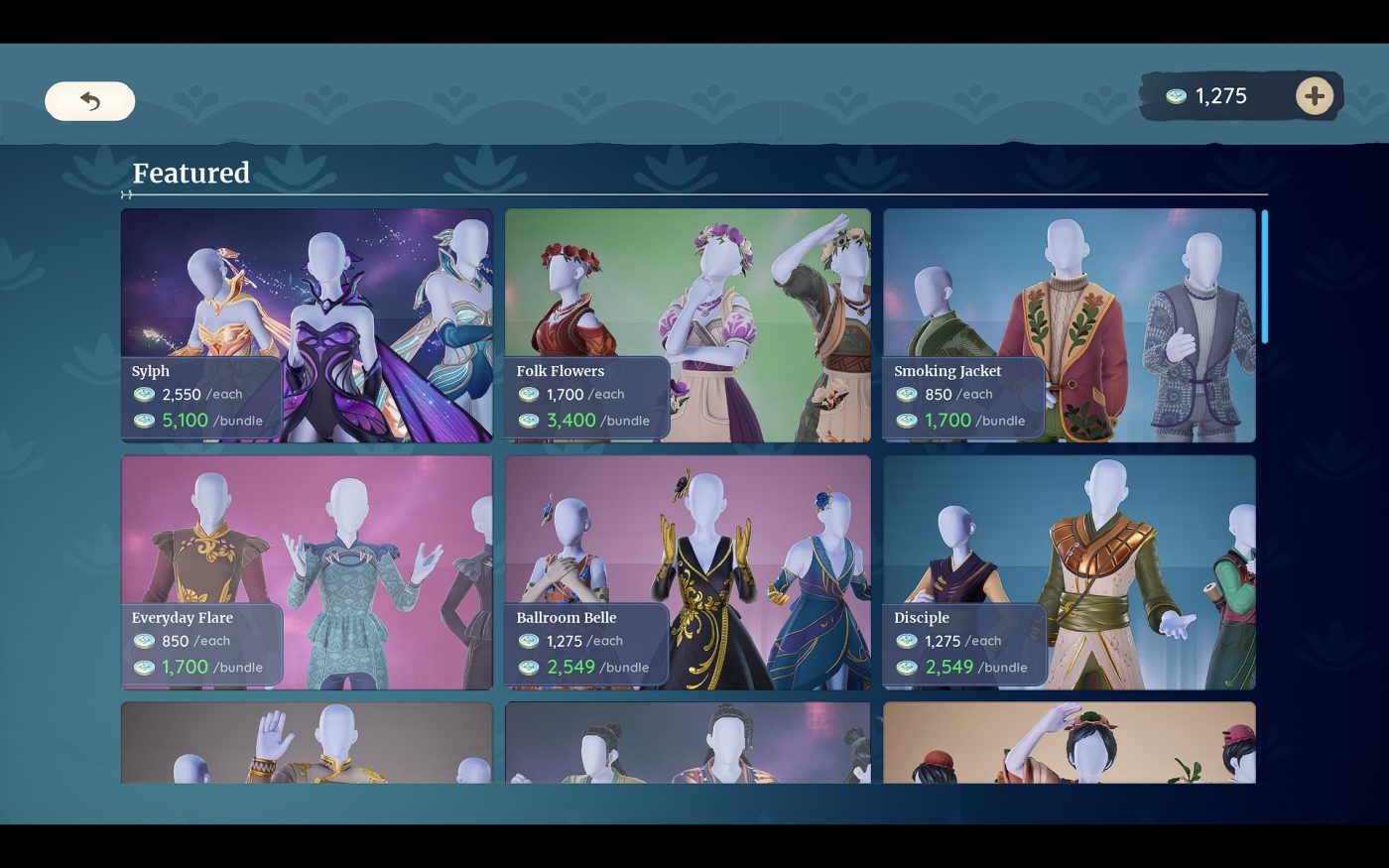This screenshot has width=1389, height=868.
Task: Click the plus icon to purchase more currency
Action: (x=1314, y=96)
